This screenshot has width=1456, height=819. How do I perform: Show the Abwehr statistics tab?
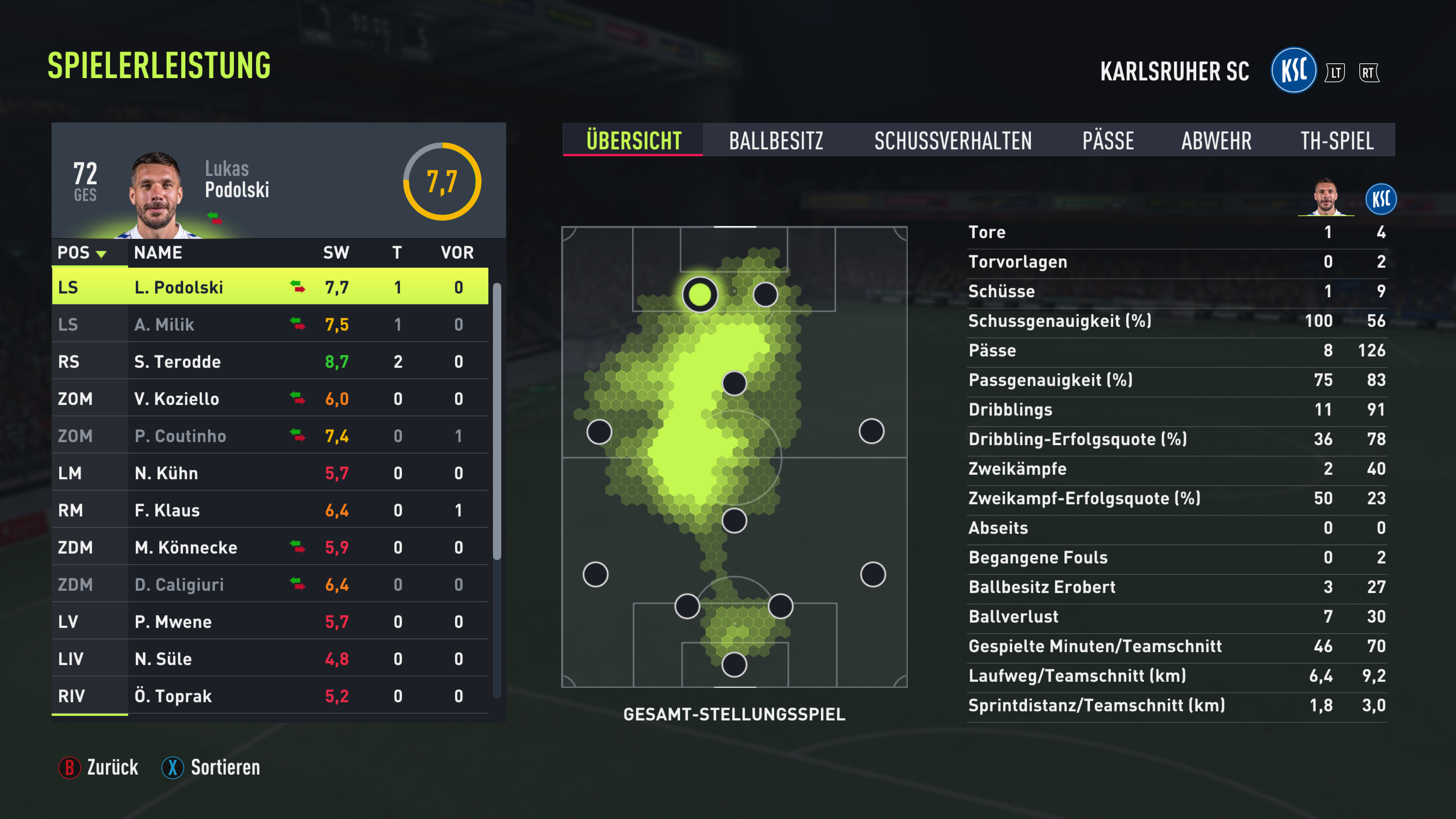(x=1216, y=140)
